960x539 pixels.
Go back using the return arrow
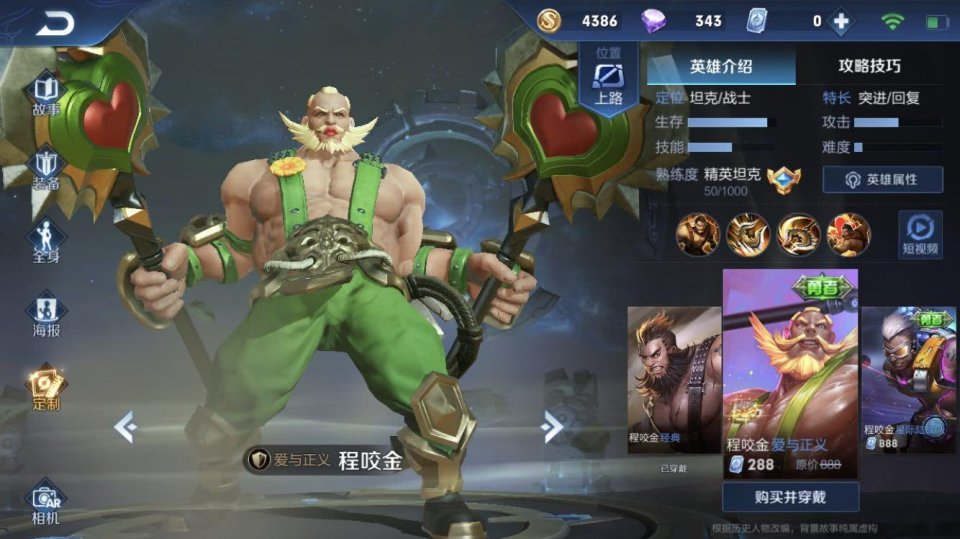(55, 24)
